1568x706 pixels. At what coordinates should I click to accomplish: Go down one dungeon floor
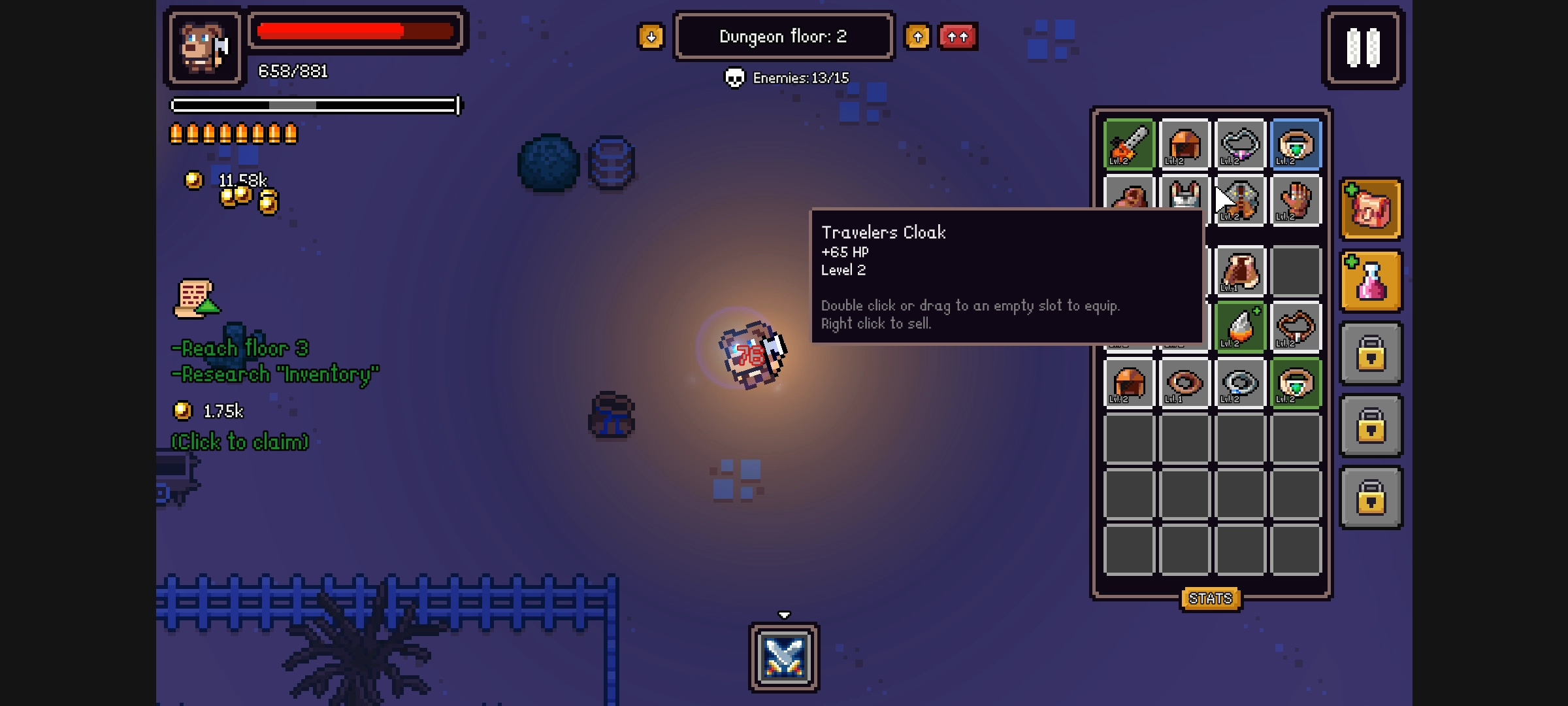(x=651, y=37)
